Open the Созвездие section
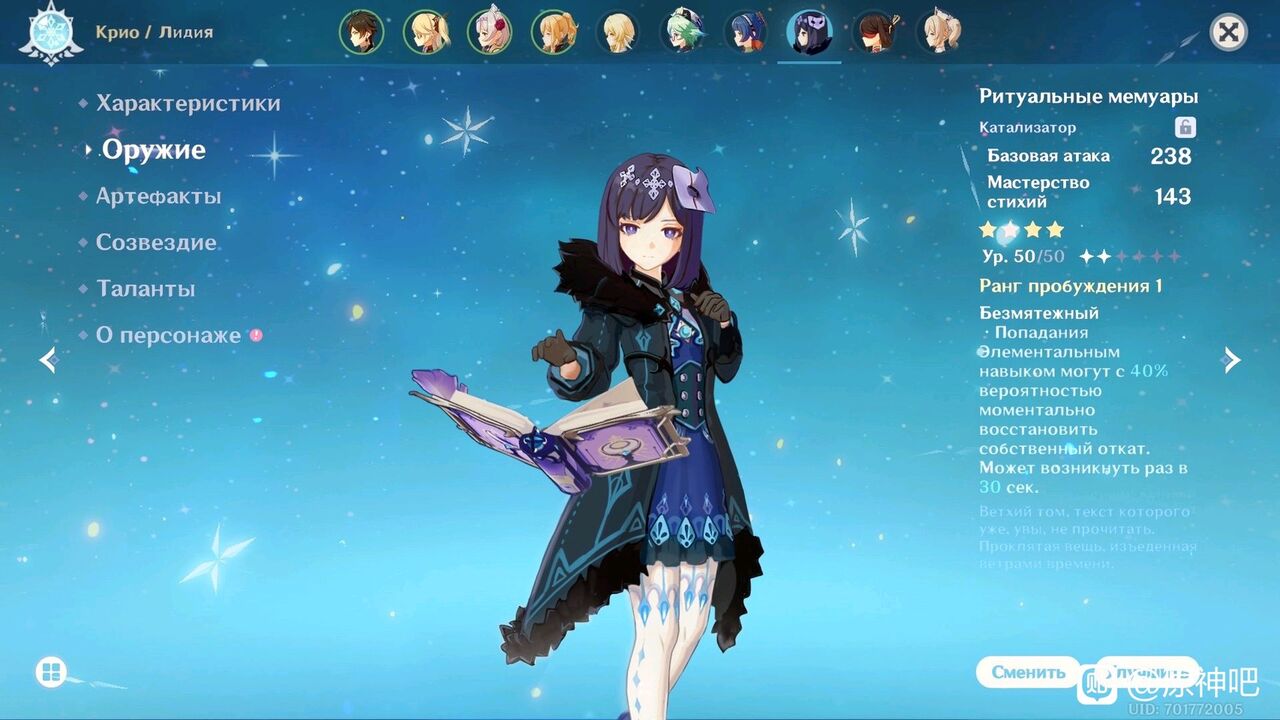This screenshot has height=720, width=1280. pos(155,242)
